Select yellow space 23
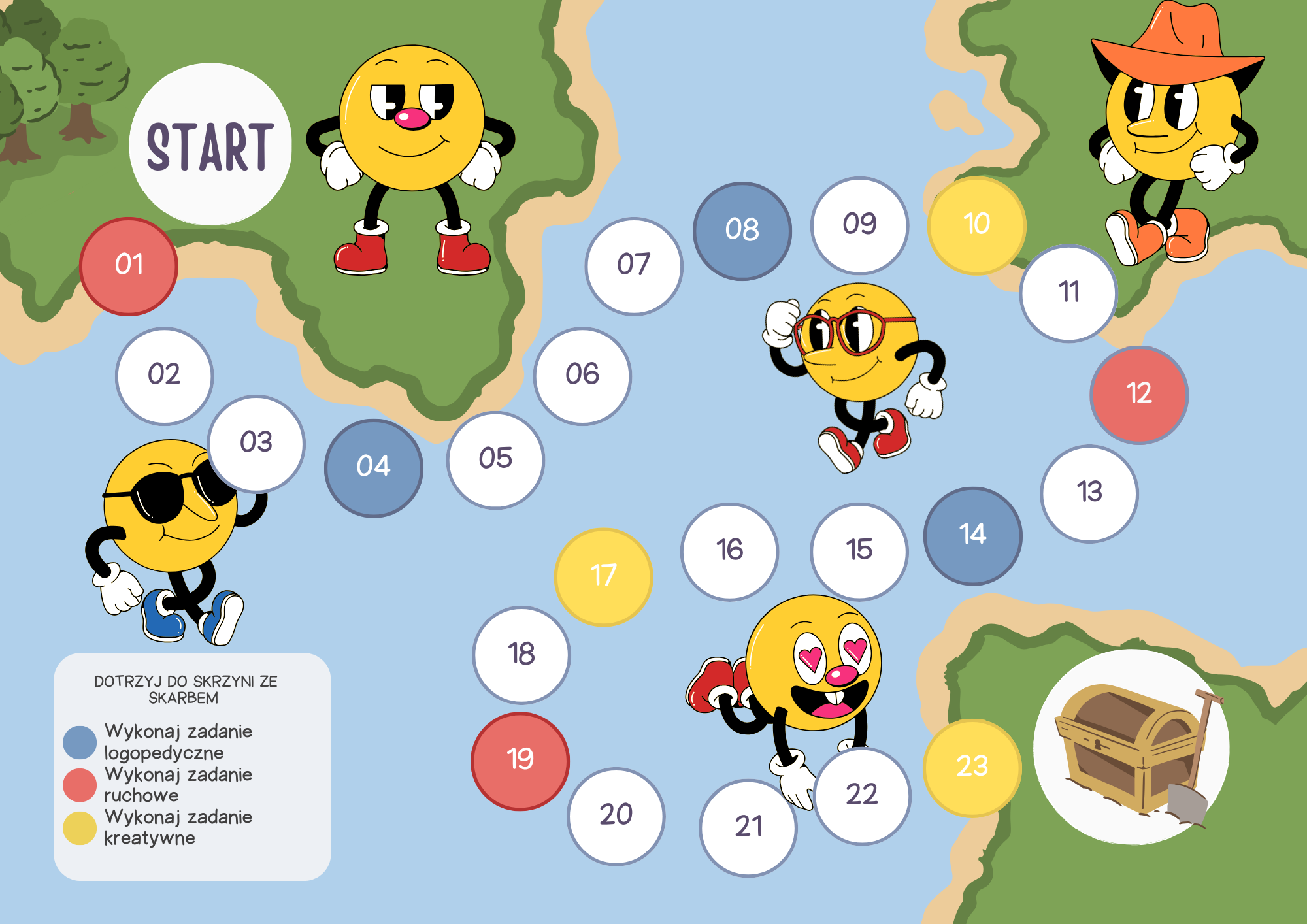The image size is (1307, 924). click(x=972, y=767)
